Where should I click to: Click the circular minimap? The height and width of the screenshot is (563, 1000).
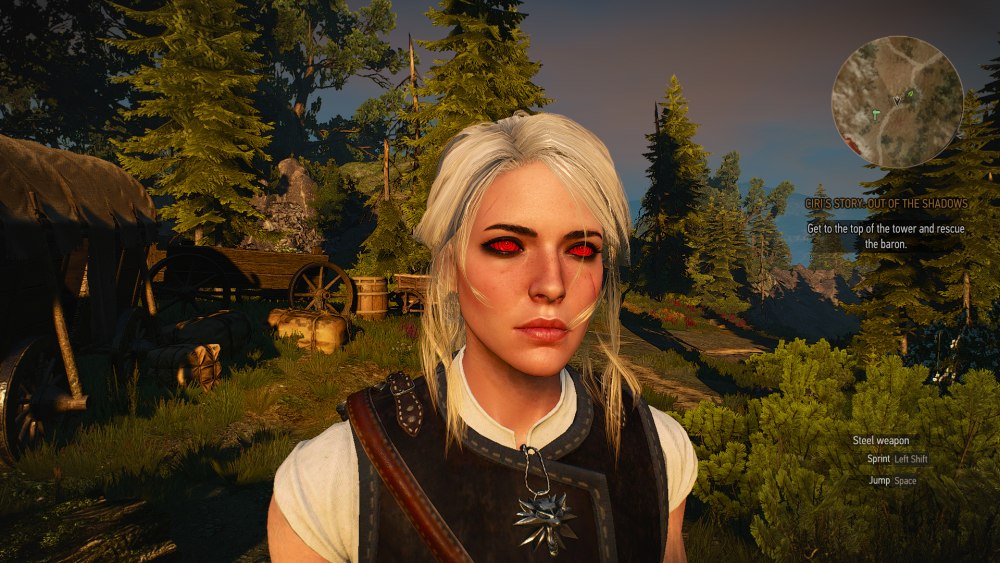point(897,102)
